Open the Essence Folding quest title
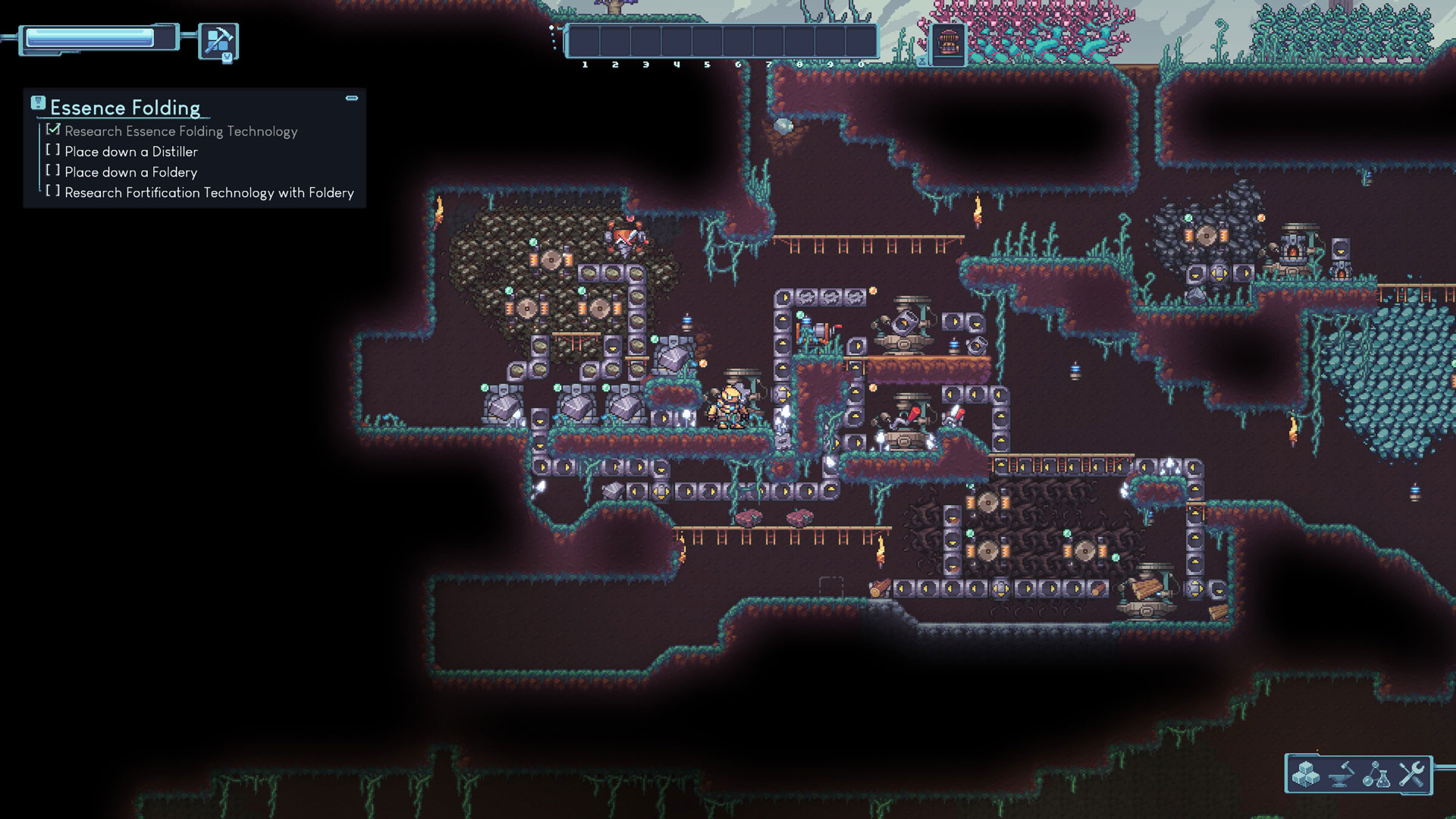 [x=125, y=108]
